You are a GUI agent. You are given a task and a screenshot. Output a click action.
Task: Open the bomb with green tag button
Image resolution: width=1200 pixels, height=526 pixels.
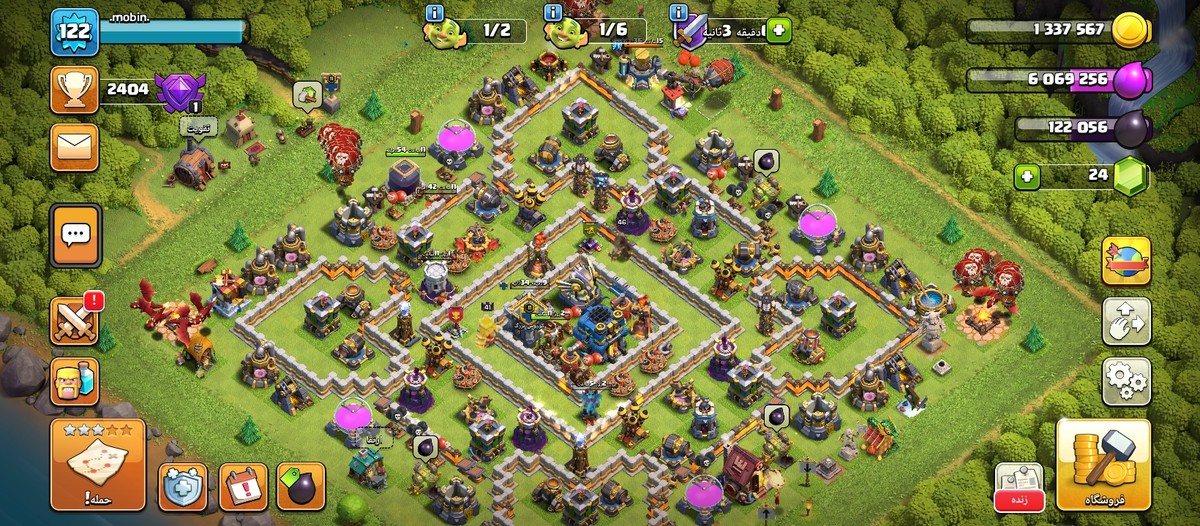coord(301,487)
